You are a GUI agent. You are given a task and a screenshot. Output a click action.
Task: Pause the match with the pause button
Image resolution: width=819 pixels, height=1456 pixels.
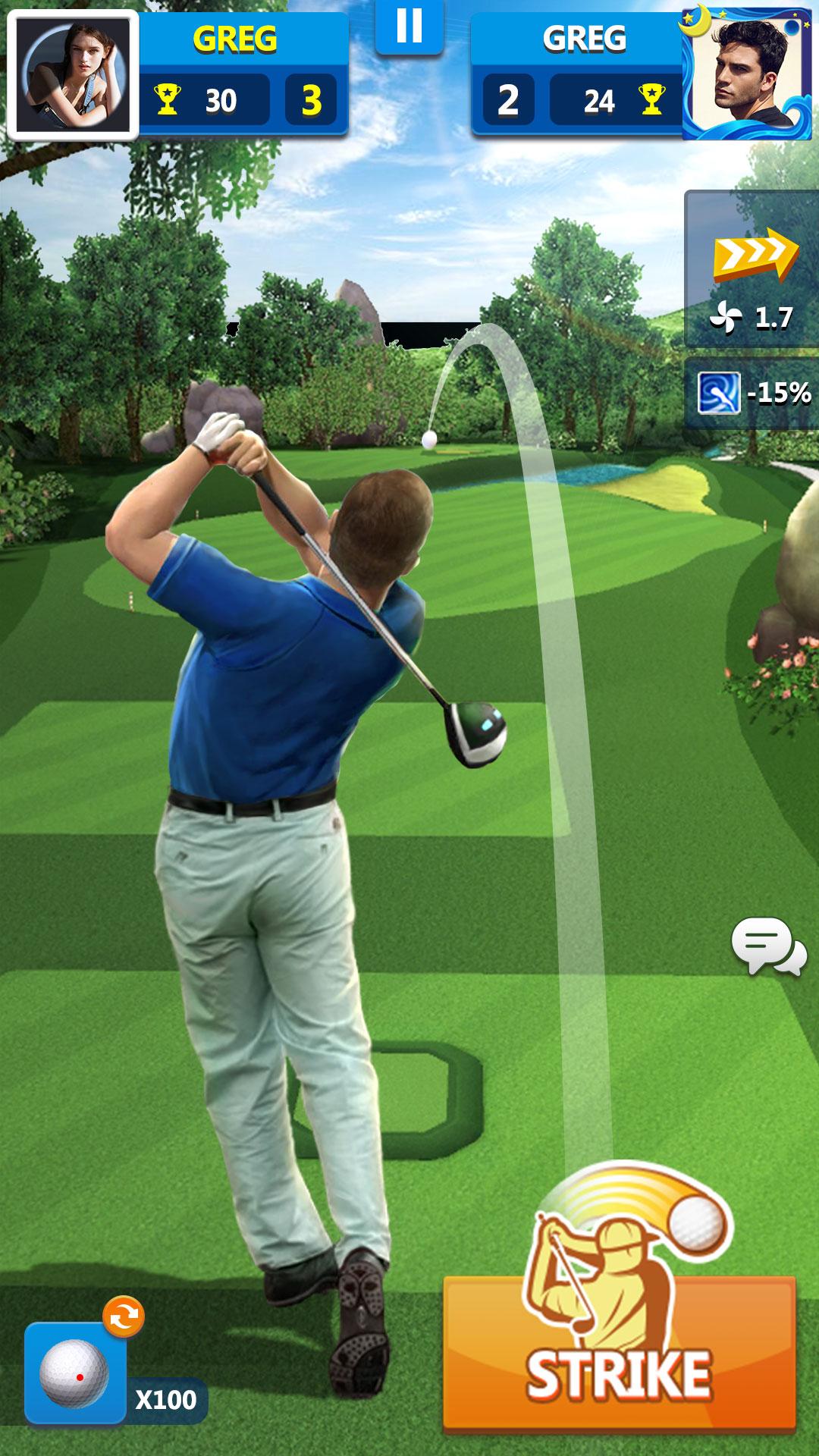[409, 27]
